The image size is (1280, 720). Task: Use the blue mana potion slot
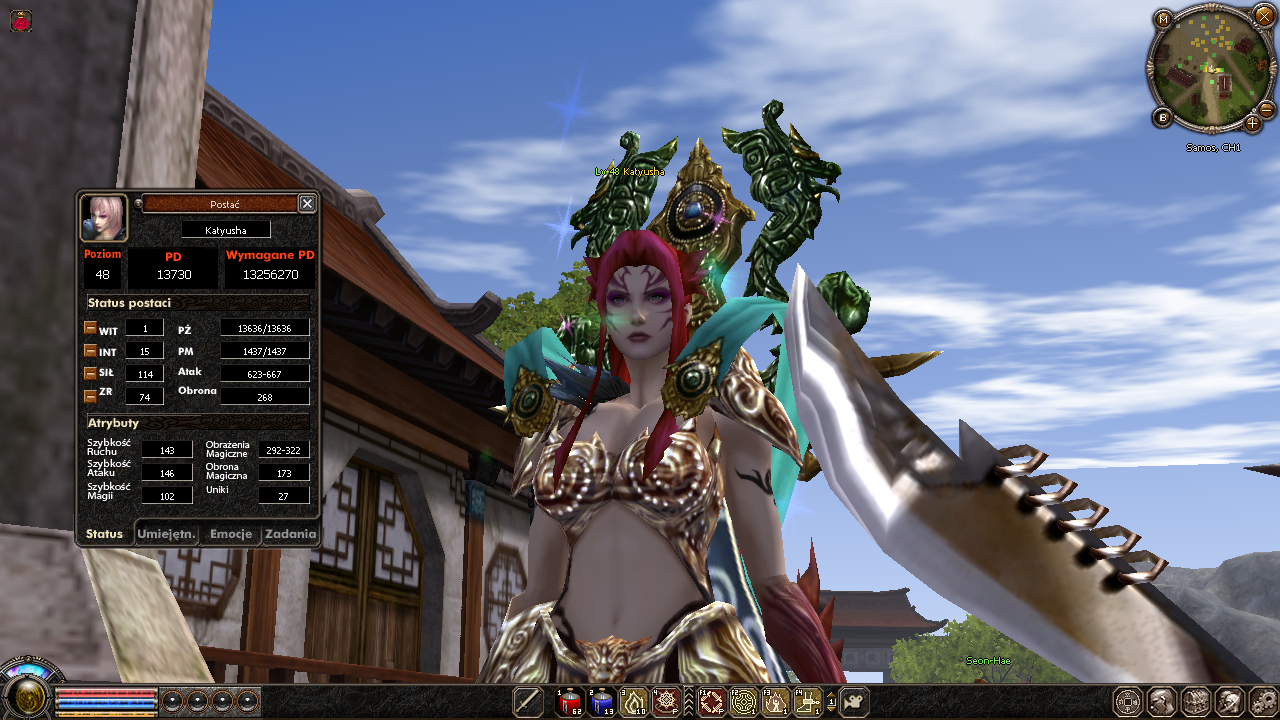(x=601, y=702)
